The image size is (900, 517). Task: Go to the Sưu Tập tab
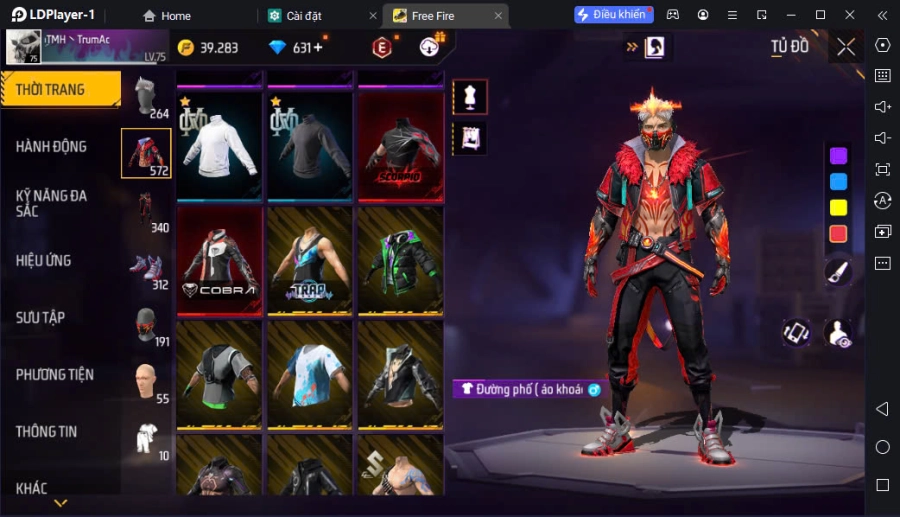[41, 318]
